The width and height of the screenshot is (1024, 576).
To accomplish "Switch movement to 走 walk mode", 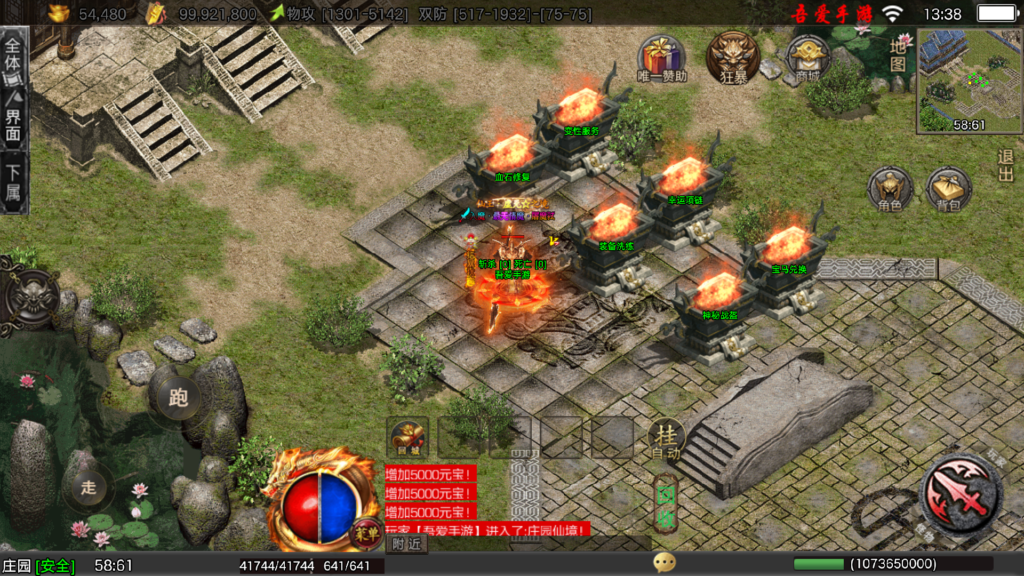I will pos(89,487).
